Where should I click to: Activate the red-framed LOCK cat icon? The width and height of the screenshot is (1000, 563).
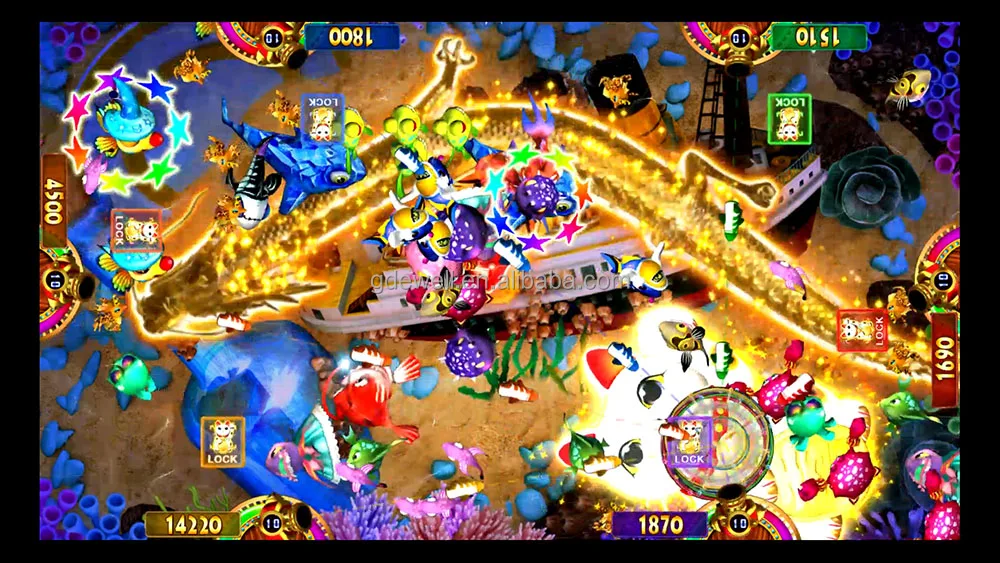[862, 329]
